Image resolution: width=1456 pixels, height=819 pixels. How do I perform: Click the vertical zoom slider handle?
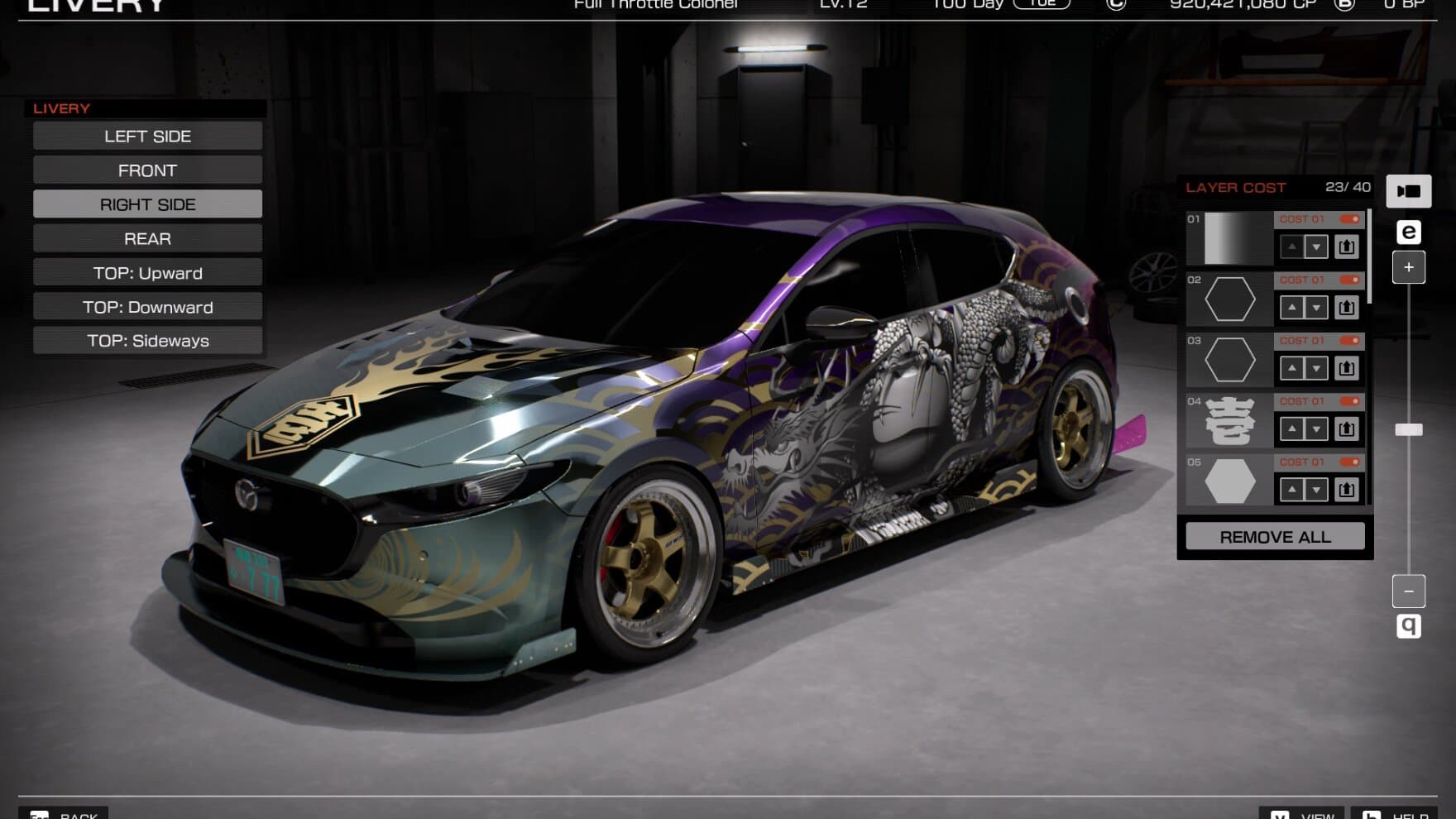(x=1409, y=429)
